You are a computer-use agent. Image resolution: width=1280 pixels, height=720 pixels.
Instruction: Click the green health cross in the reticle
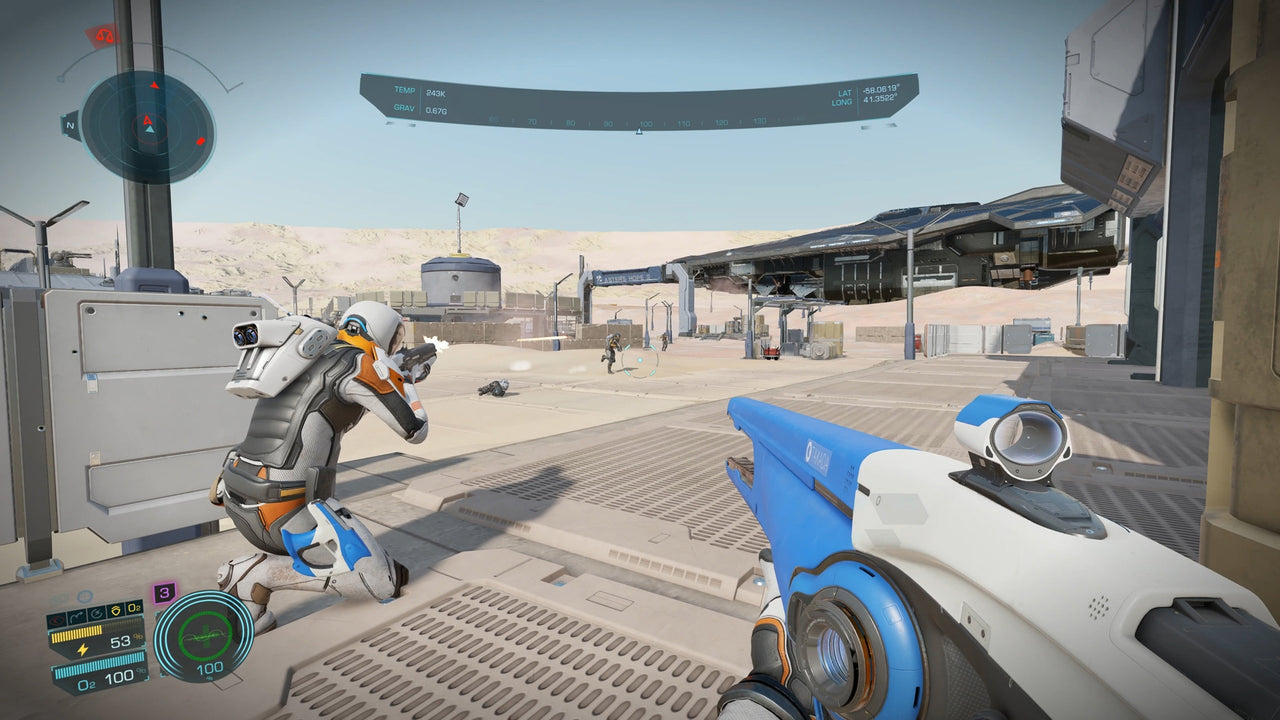(208, 635)
